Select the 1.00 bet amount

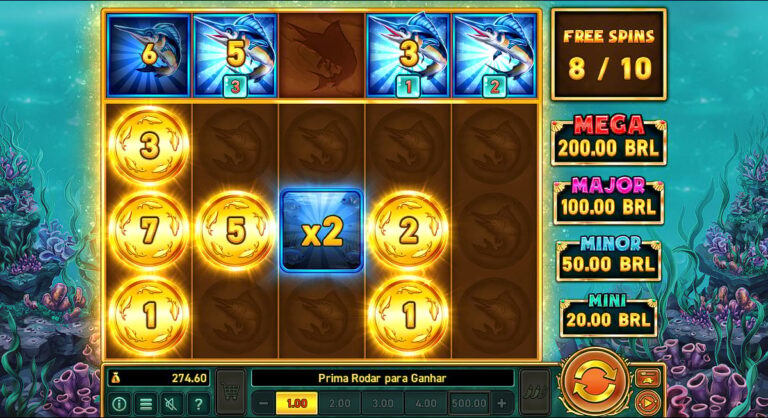pos(296,403)
